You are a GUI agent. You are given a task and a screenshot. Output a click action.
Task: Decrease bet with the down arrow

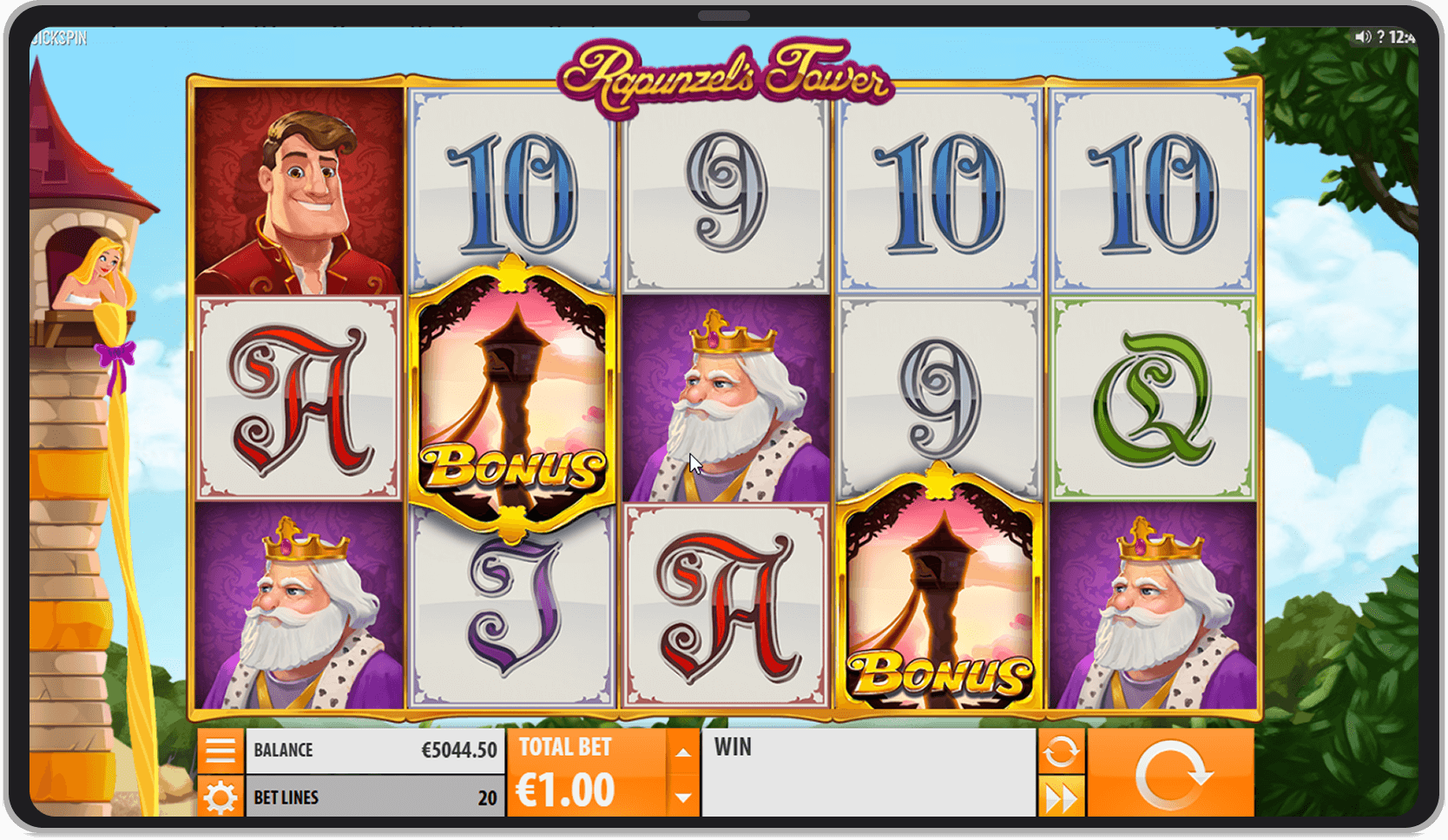click(x=682, y=794)
